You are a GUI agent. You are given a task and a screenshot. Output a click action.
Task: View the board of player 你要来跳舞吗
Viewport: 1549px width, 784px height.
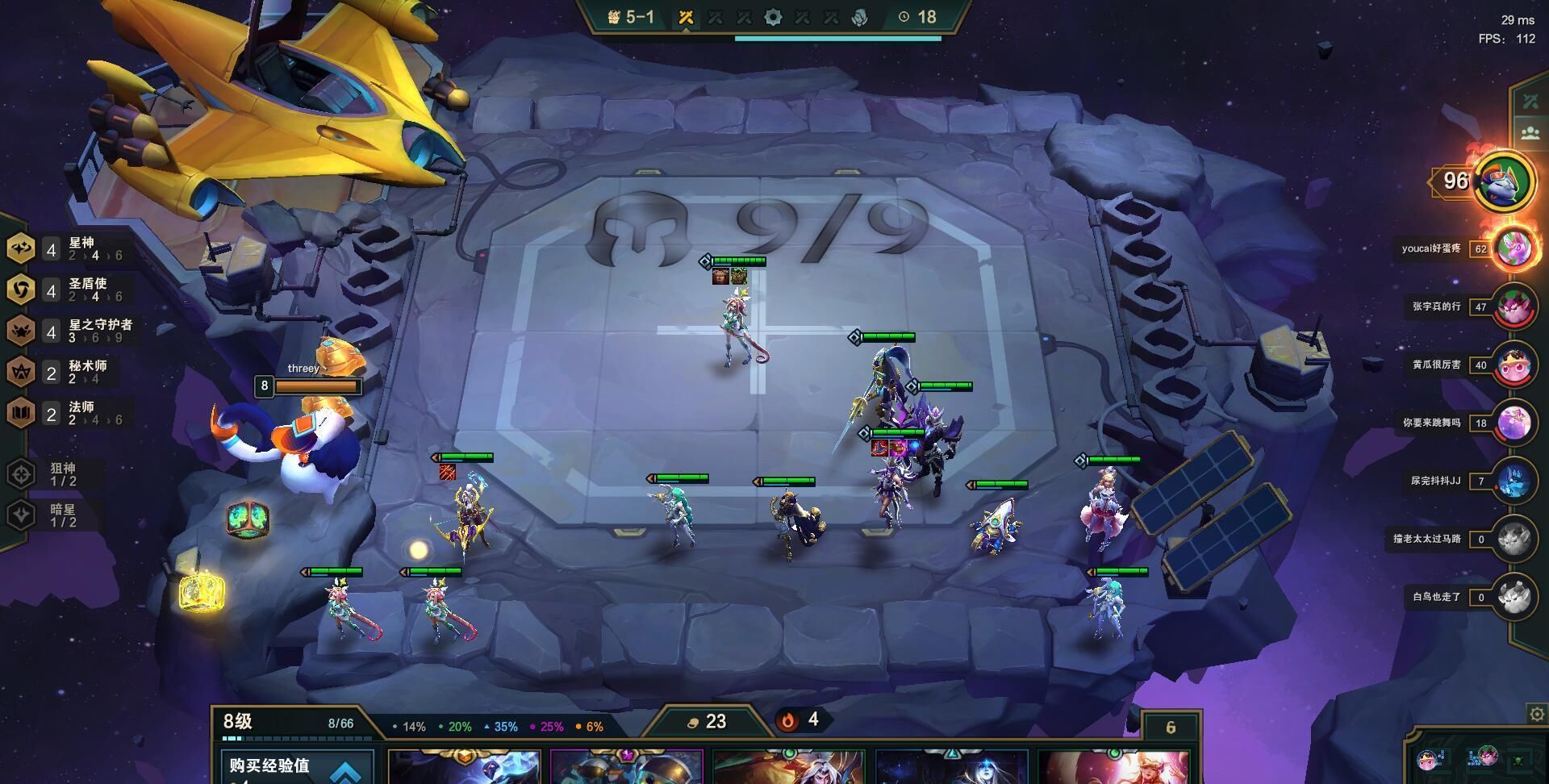[1514, 423]
